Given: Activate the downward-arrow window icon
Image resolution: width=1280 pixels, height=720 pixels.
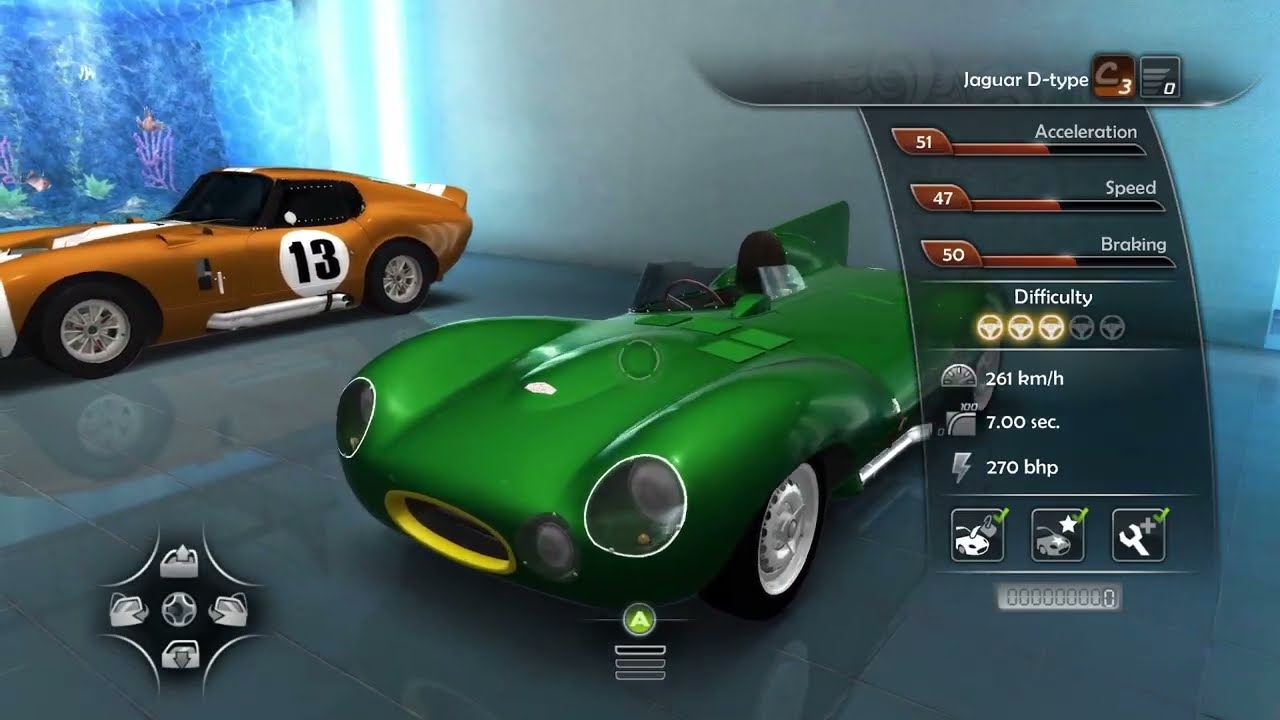Looking at the screenshot, I should (180, 654).
